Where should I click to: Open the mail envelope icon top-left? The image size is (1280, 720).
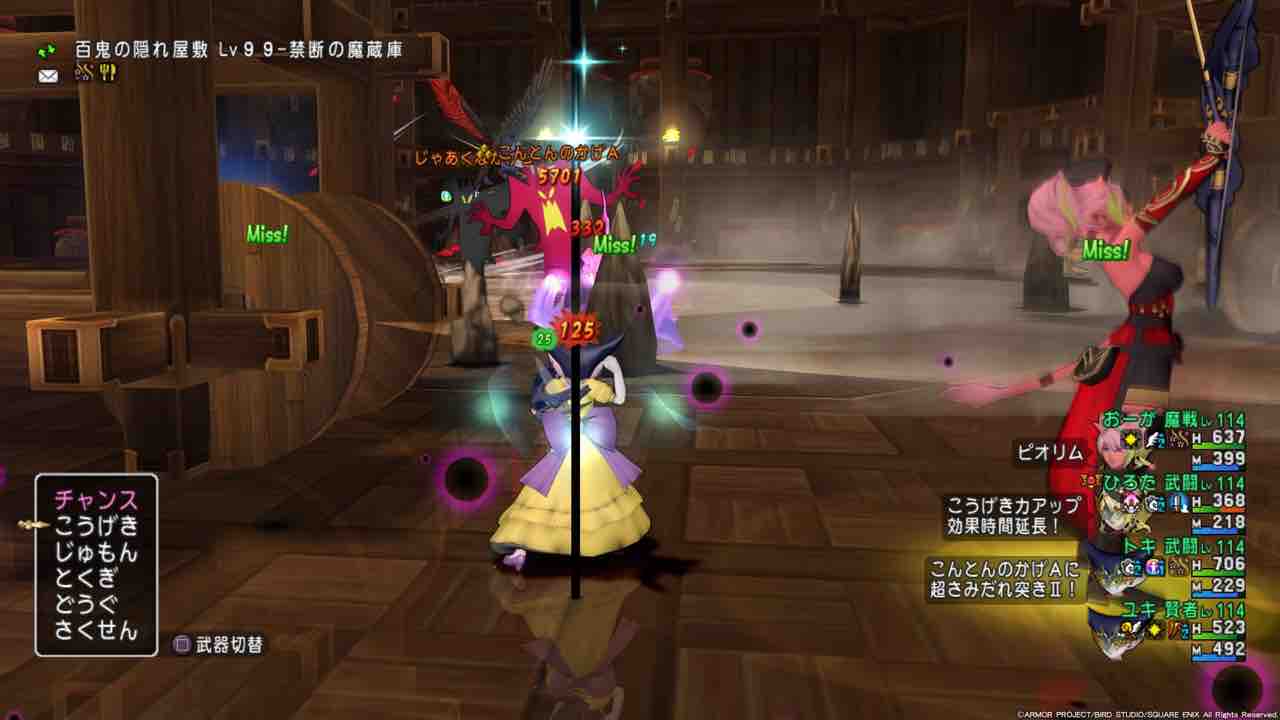pyautogui.click(x=47, y=75)
